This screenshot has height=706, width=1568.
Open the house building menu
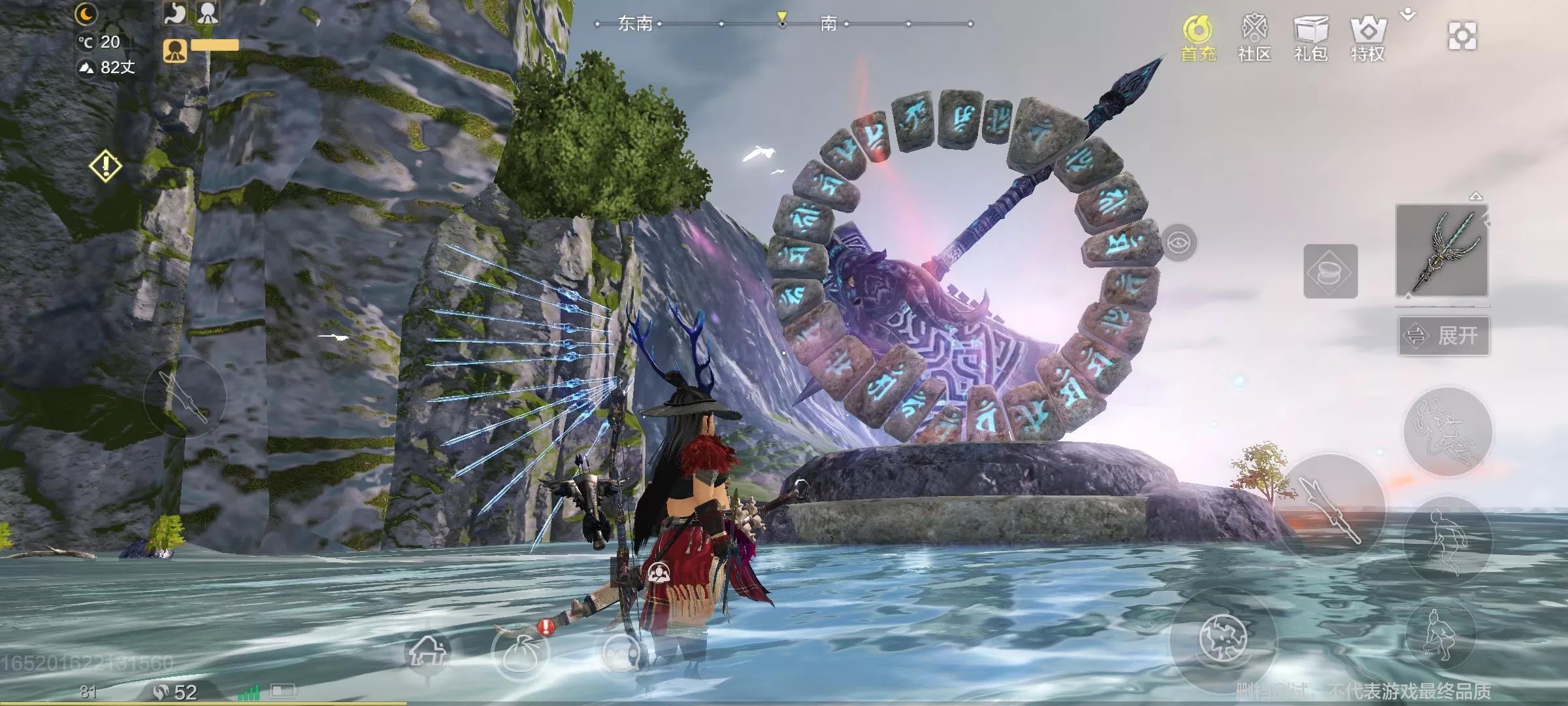coord(428,650)
